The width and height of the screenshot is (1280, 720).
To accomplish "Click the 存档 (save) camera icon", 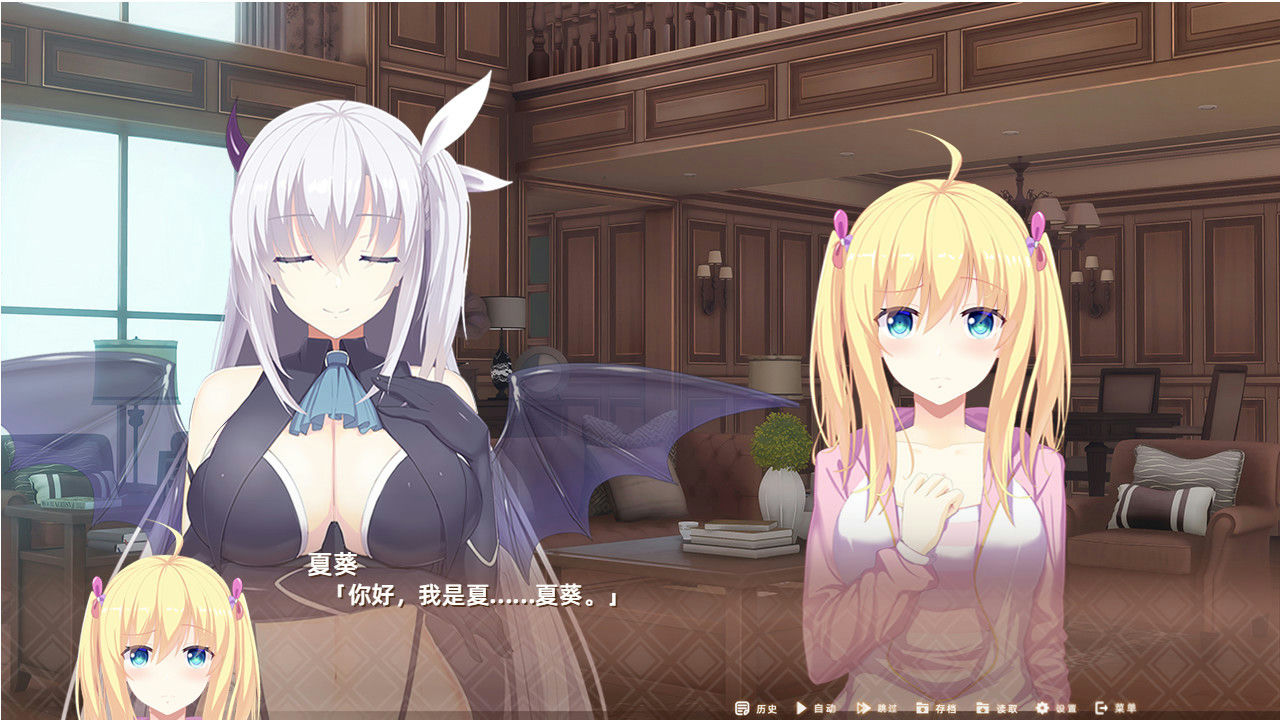I will 922,707.
